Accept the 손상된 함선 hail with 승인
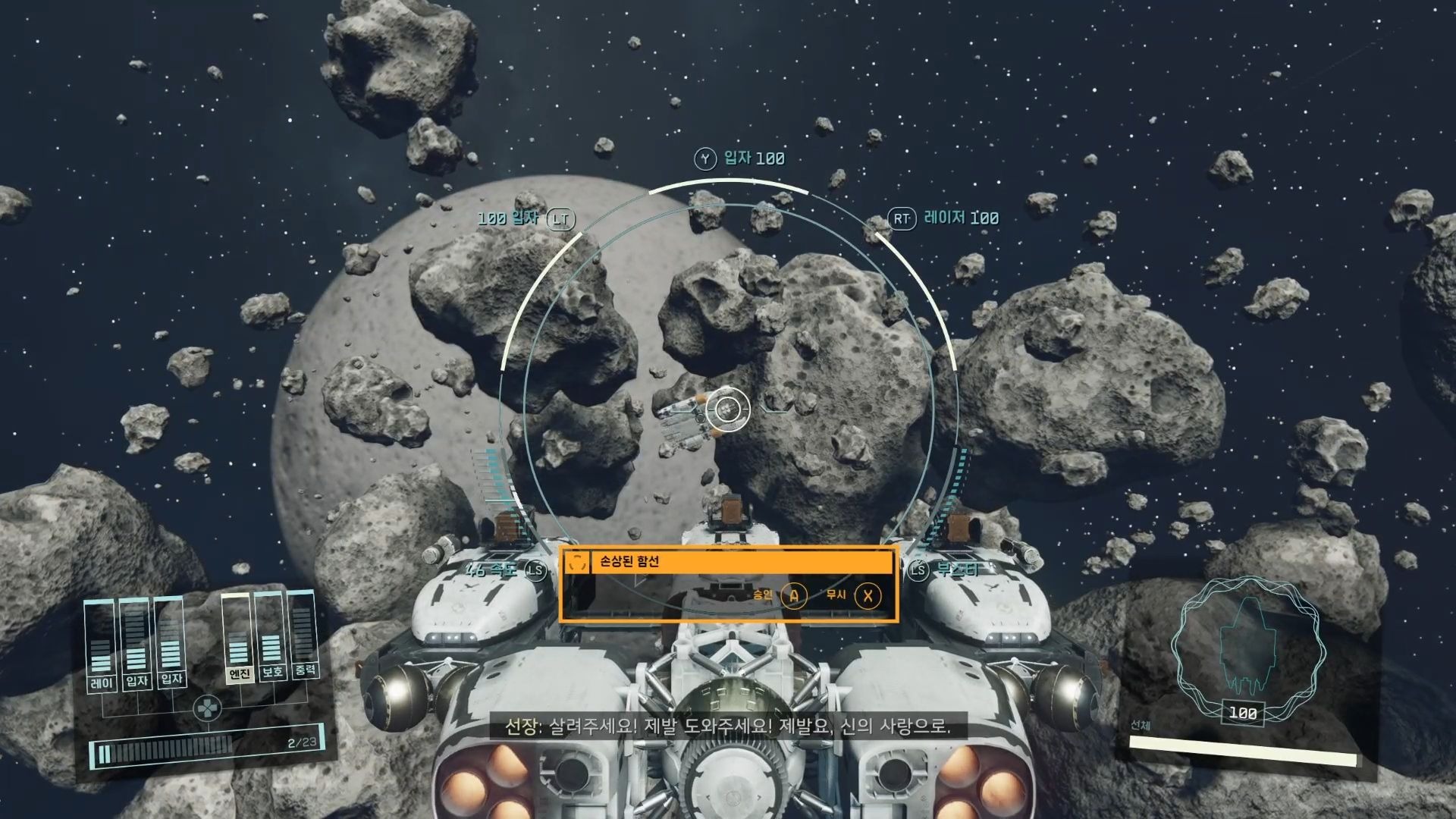 click(x=793, y=596)
